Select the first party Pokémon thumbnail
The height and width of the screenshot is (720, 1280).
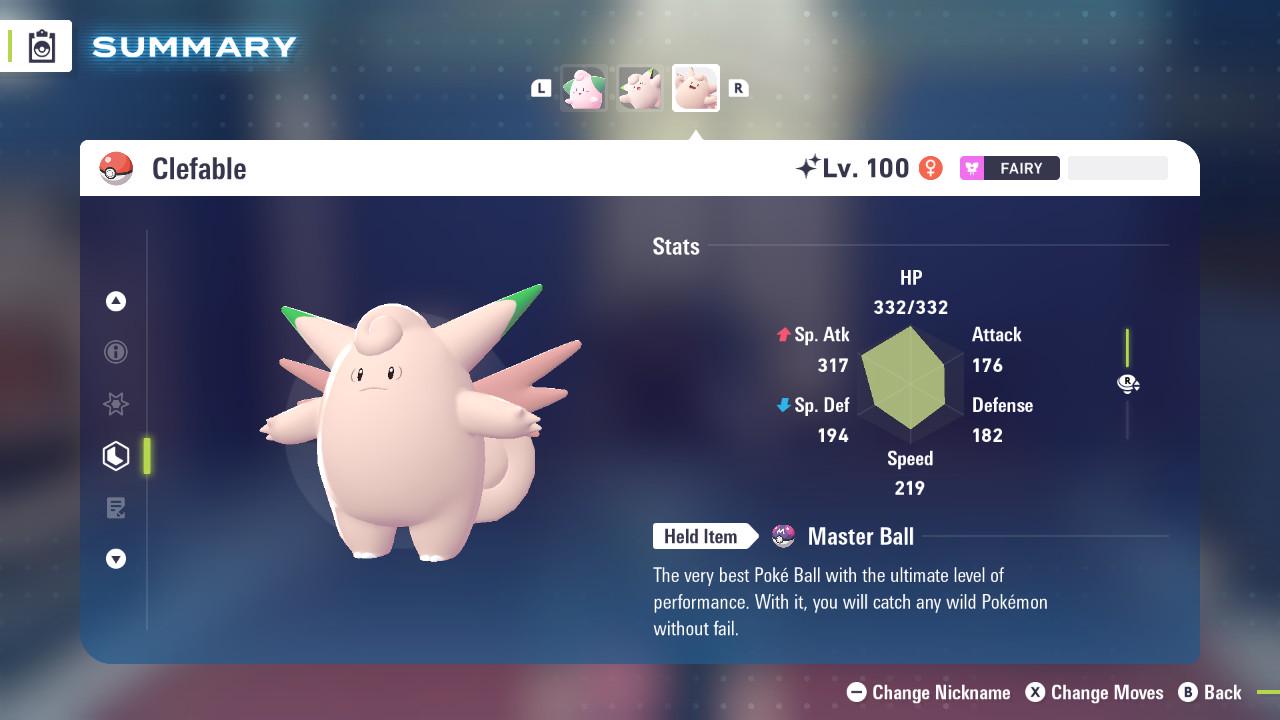[x=584, y=89]
